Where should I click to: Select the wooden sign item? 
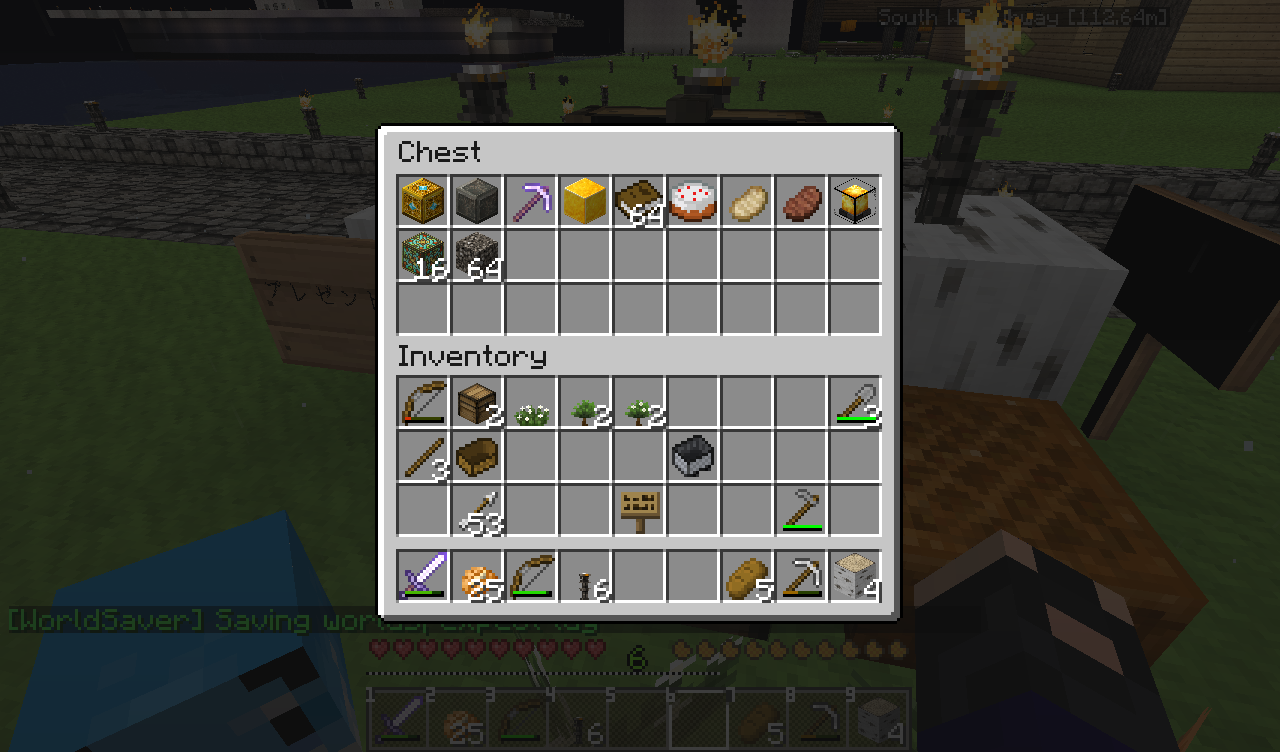point(639,510)
